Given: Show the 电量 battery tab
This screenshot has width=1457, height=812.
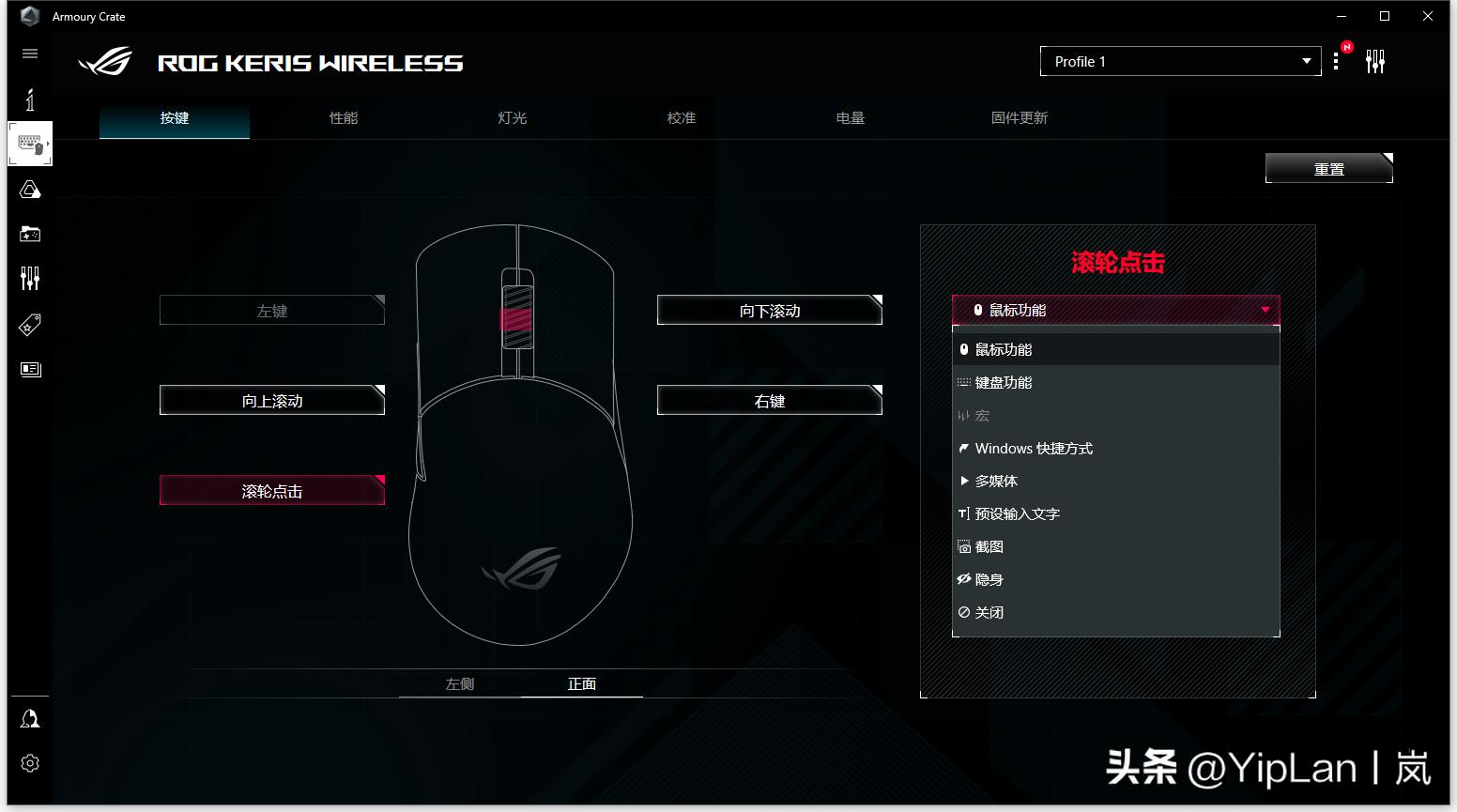Looking at the screenshot, I should coord(851,118).
